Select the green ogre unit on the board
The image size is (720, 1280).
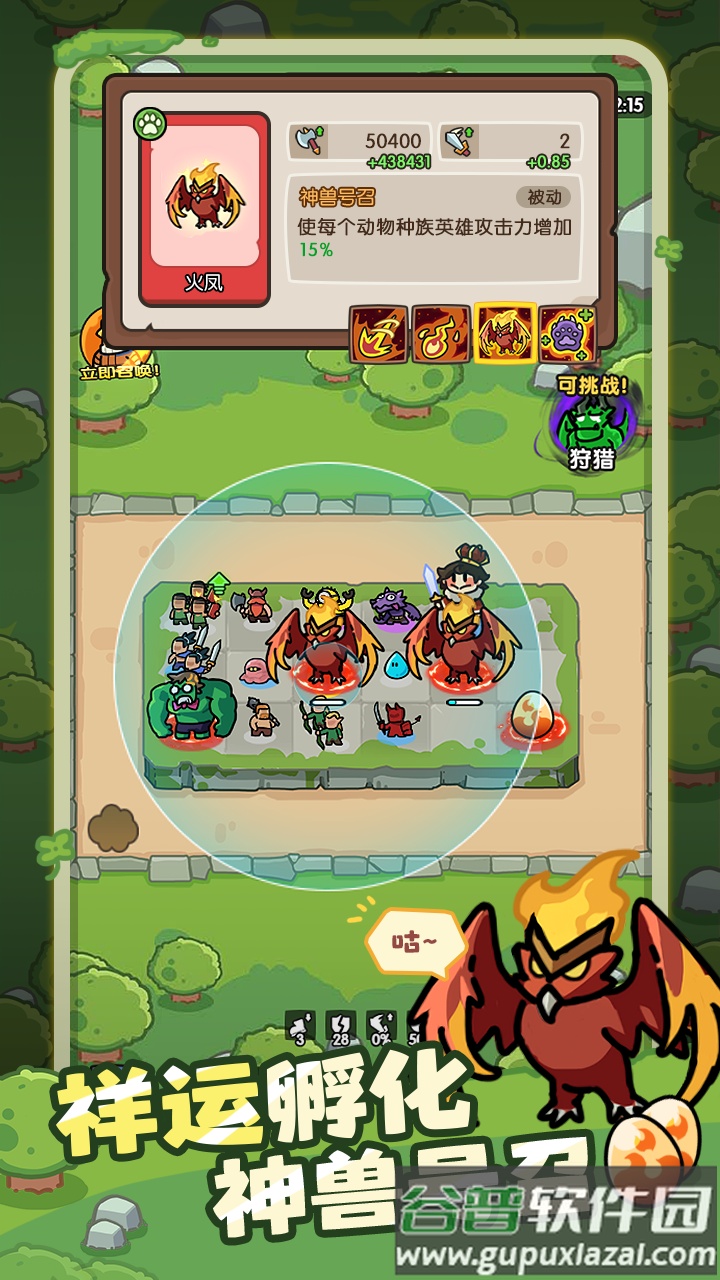(189, 705)
